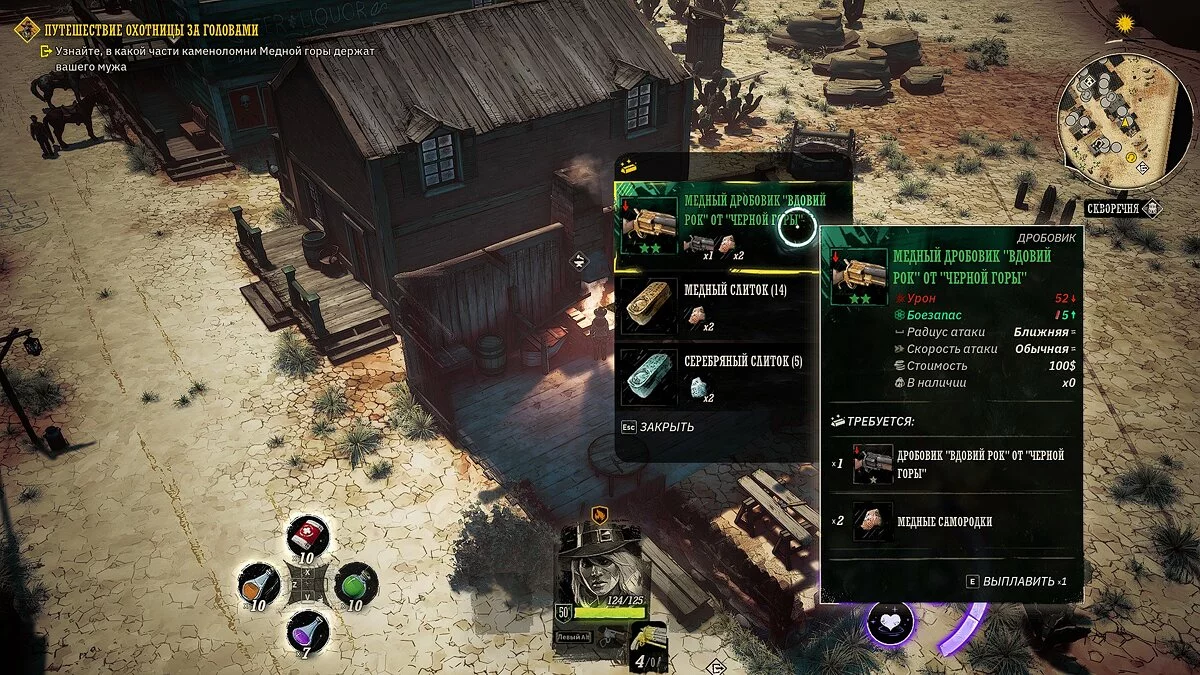Viewport: 1200px width, 675px height.
Task: Pick the Серебряный слиток recipe row
Action: pos(715,376)
